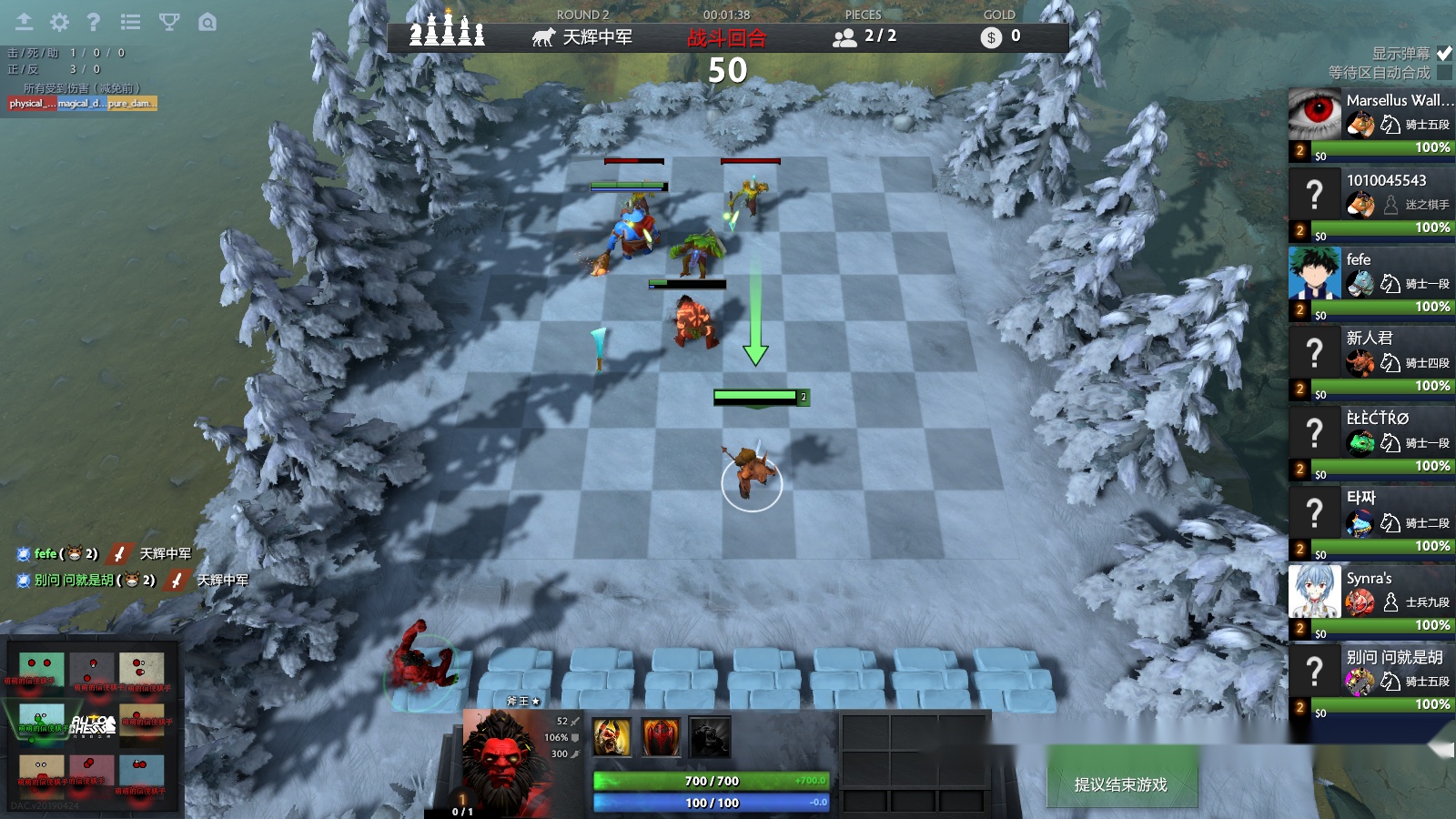
Task: Click the upload arrow icon
Action: point(24,22)
